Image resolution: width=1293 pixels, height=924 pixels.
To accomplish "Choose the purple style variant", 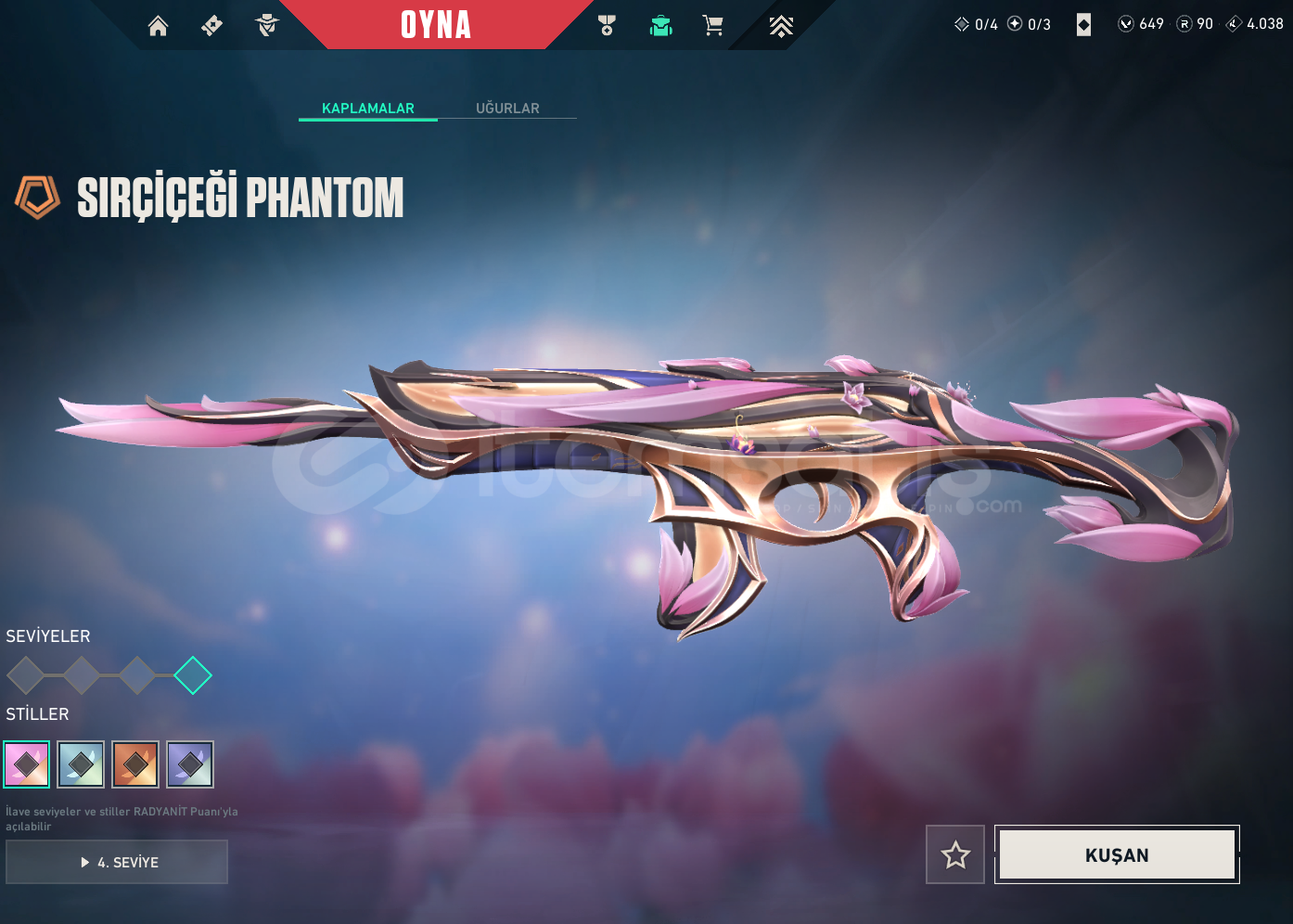I will coord(190,764).
